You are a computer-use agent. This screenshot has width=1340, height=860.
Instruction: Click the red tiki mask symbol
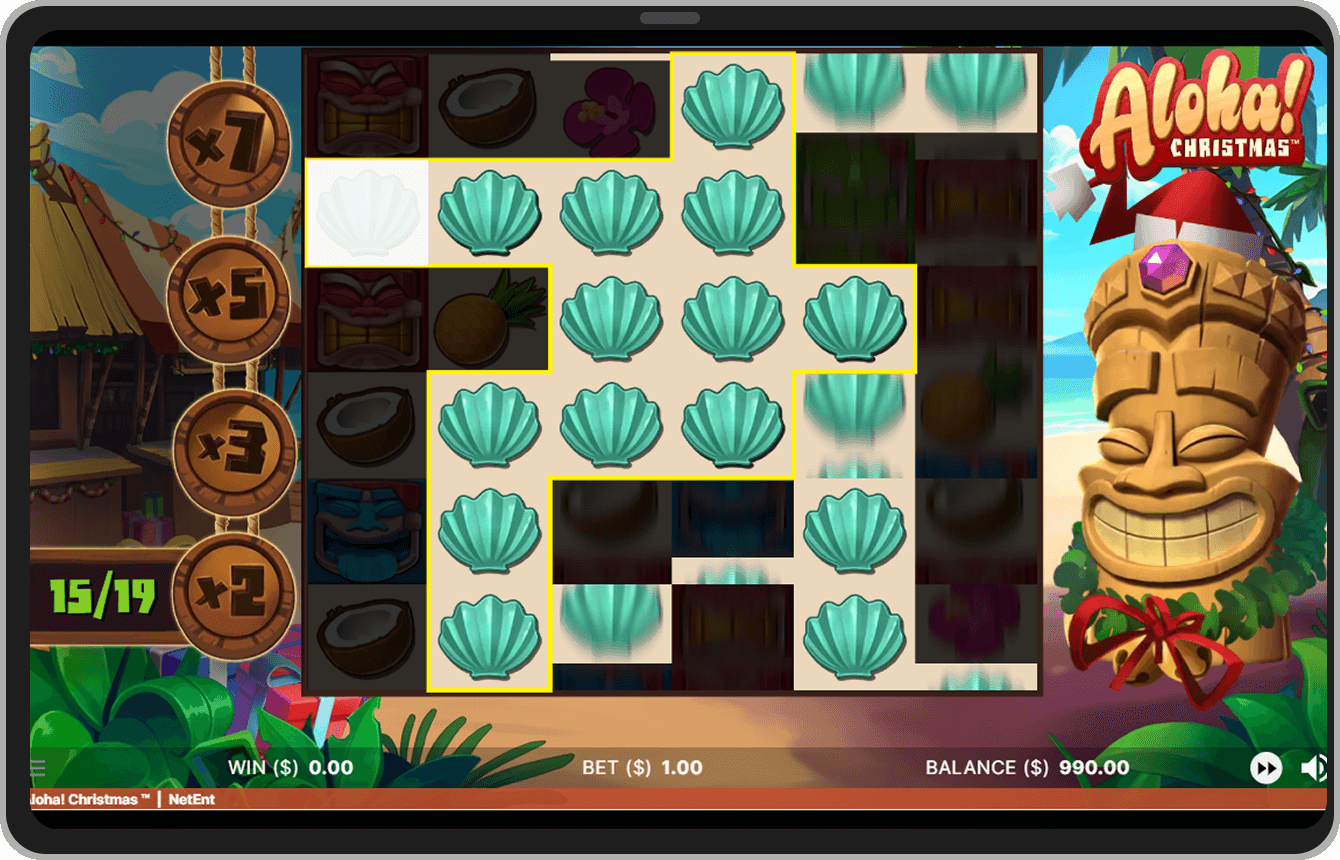tap(366, 105)
